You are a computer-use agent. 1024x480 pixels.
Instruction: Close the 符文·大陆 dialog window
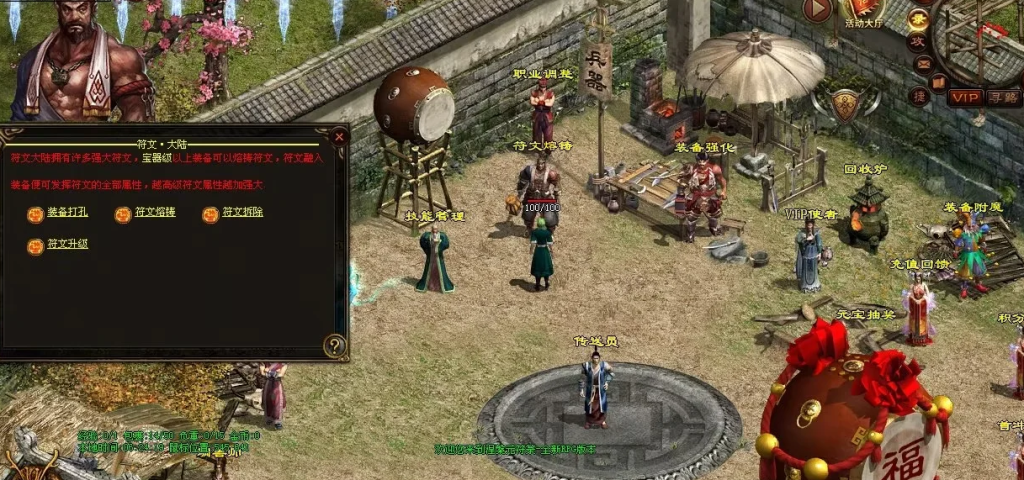[338, 137]
